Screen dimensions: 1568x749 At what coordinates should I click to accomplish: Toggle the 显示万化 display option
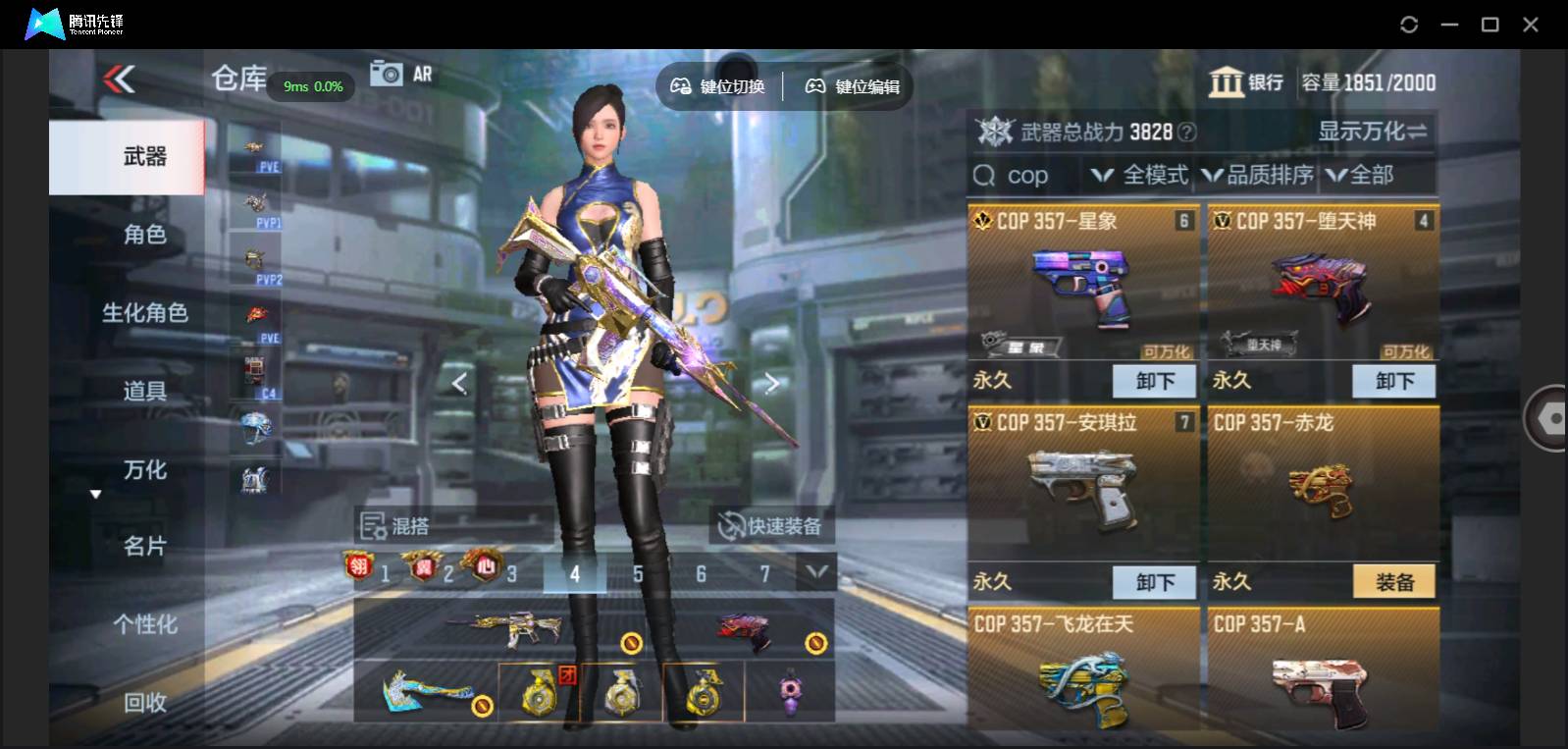1371,132
